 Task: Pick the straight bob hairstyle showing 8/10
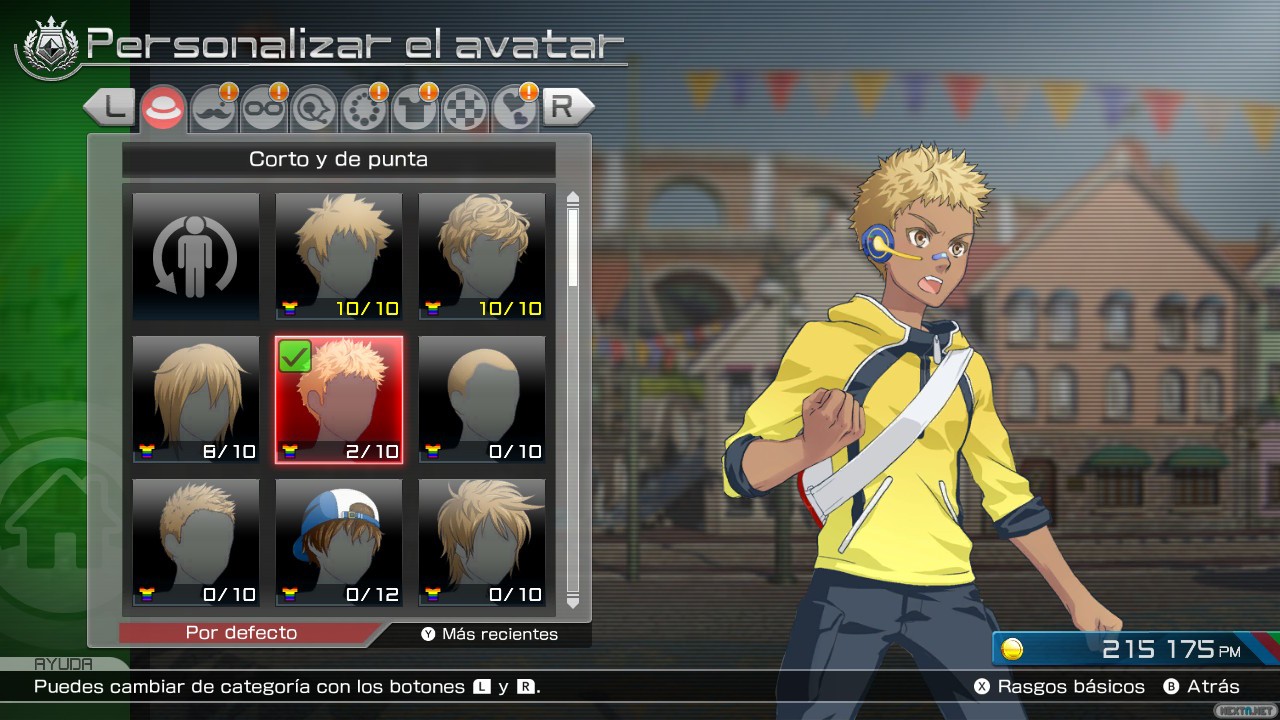[x=196, y=400]
